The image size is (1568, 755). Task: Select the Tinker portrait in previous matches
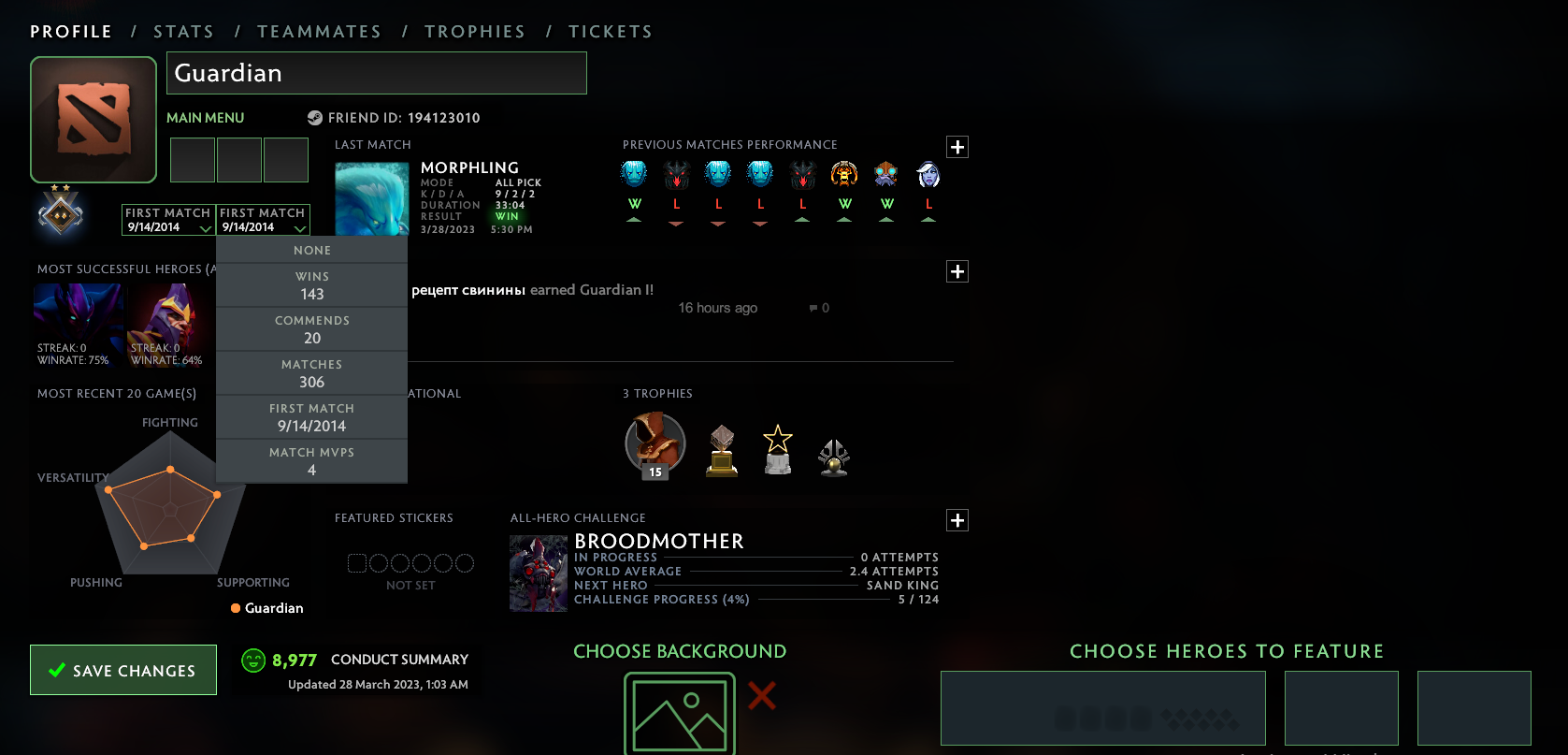[885, 174]
